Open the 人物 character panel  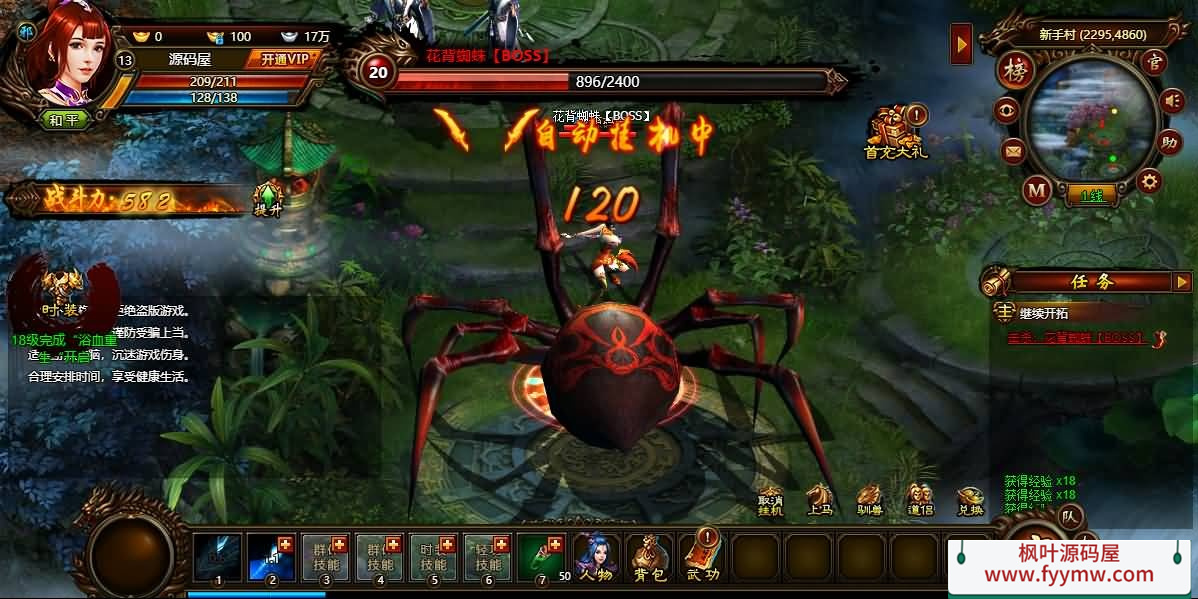tap(598, 557)
